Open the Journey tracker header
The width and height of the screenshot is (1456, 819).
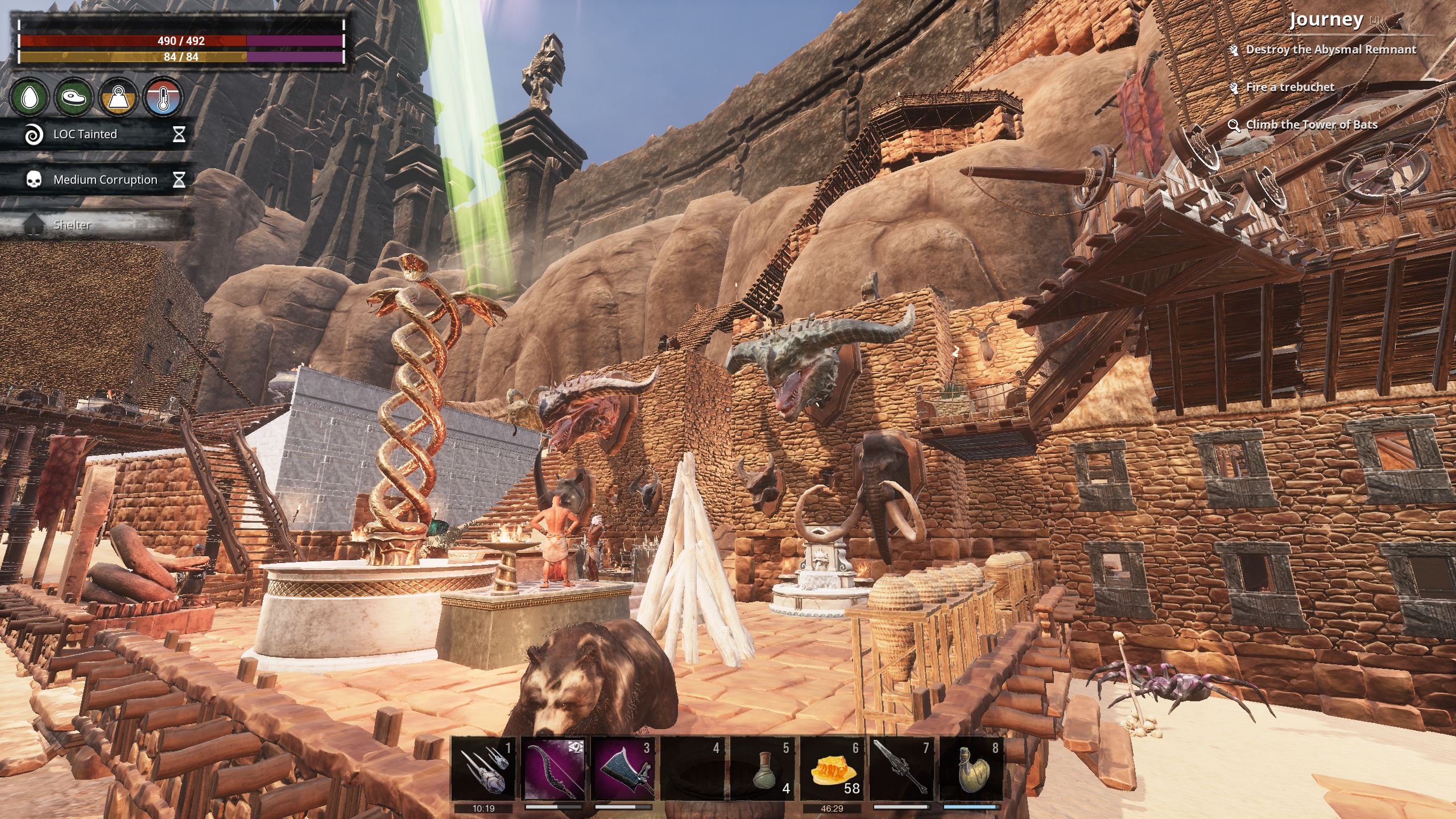[1326, 20]
